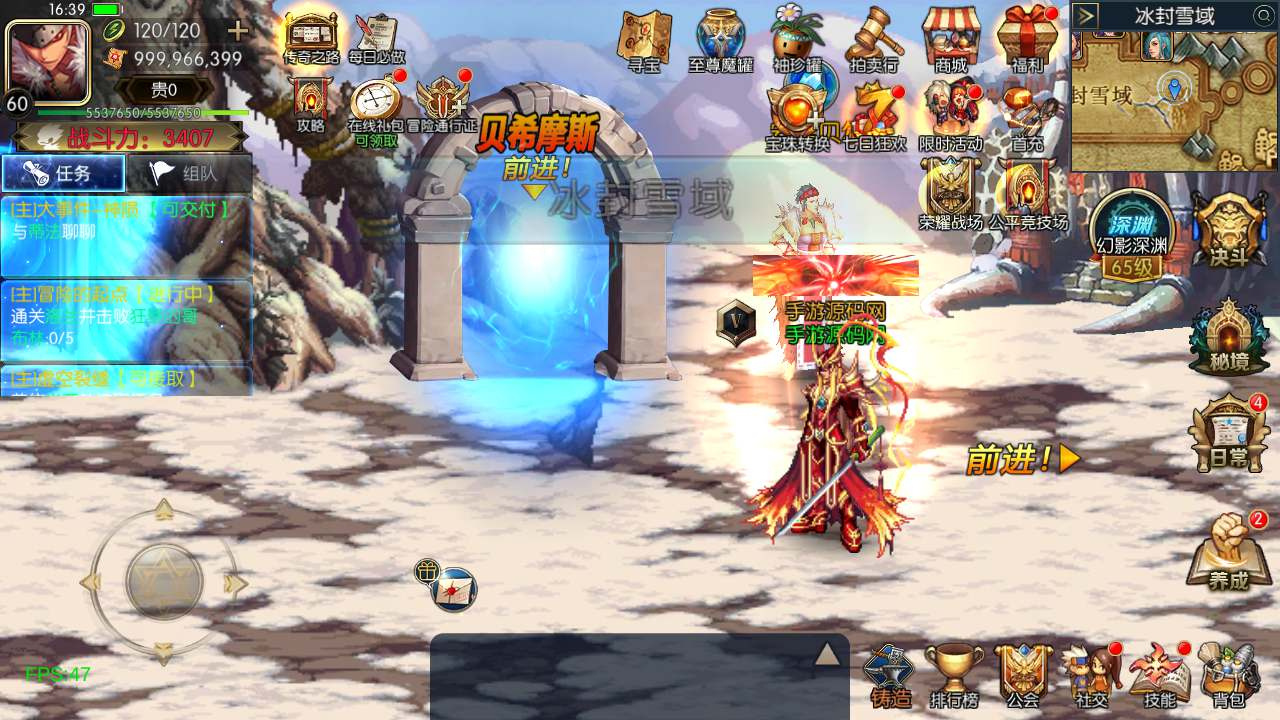
Task: Open the 秘境 secret realm
Action: point(1229,338)
